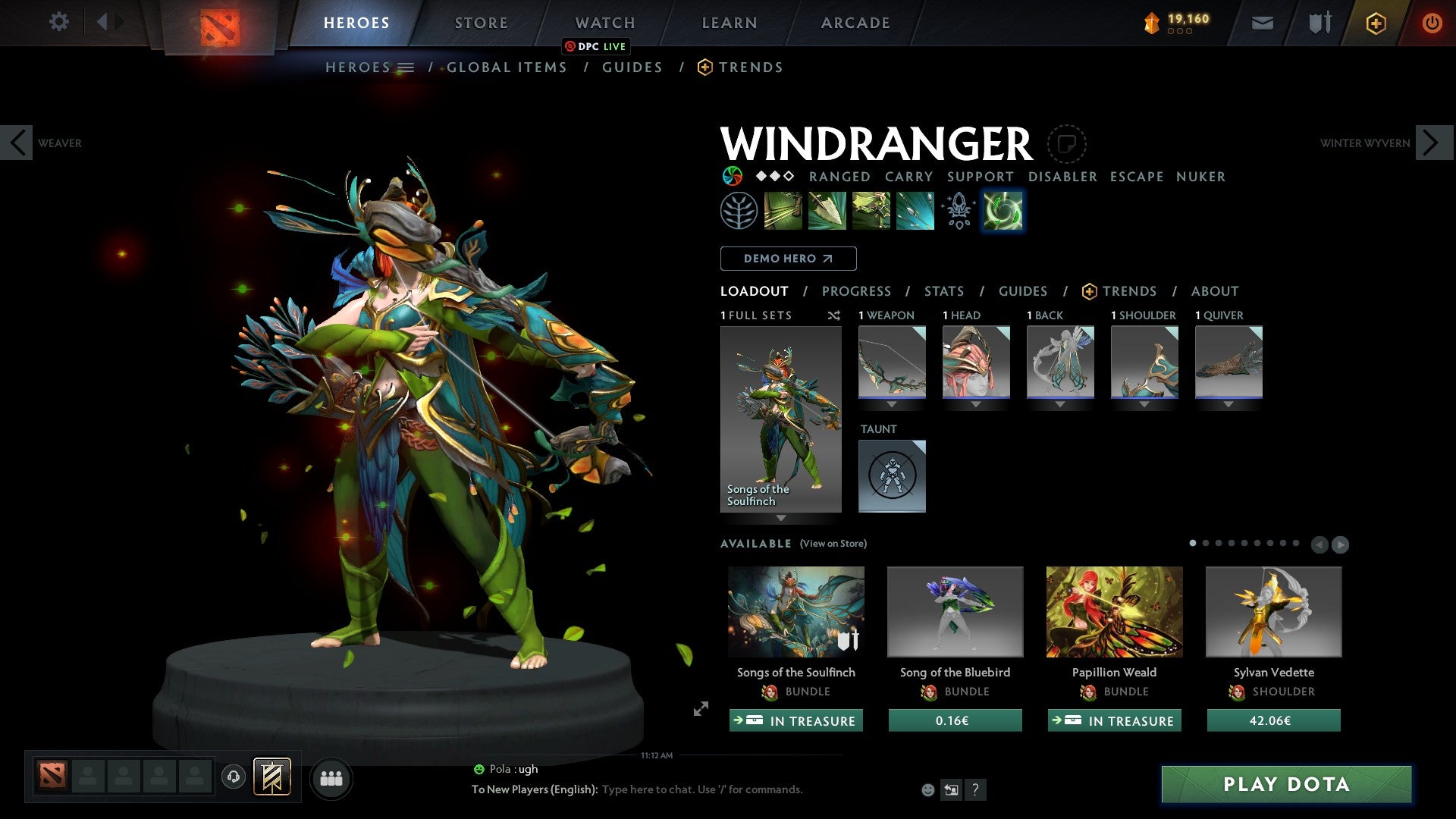Open the settings gear icon

pyautogui.click(x=59, y=22)
